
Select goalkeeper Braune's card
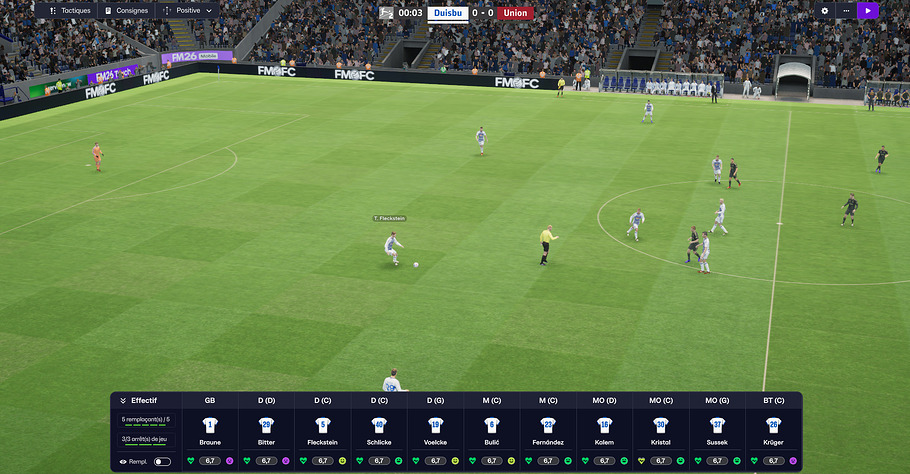click(210, 430)
